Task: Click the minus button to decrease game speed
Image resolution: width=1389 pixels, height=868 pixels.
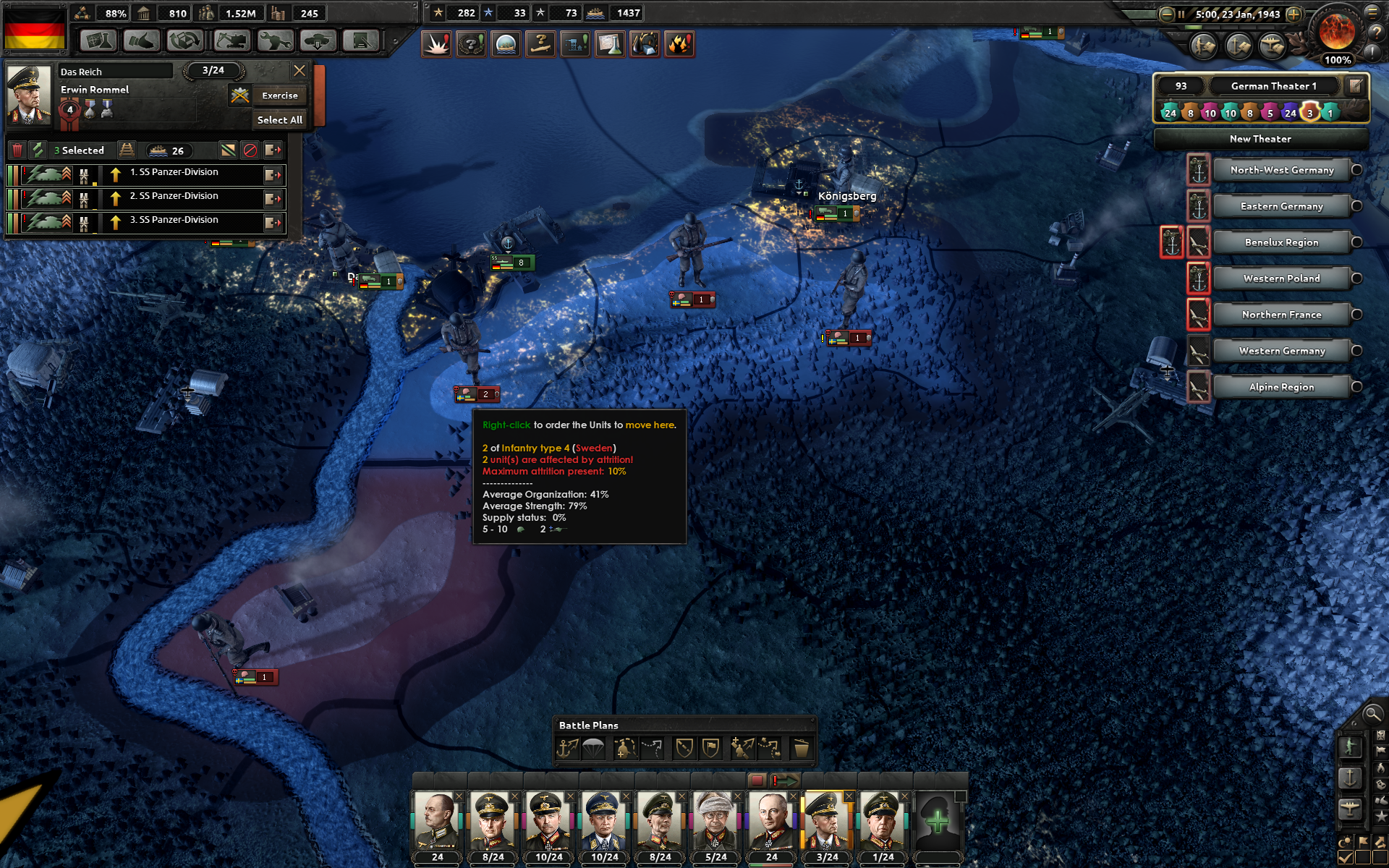Action: 1165,13
